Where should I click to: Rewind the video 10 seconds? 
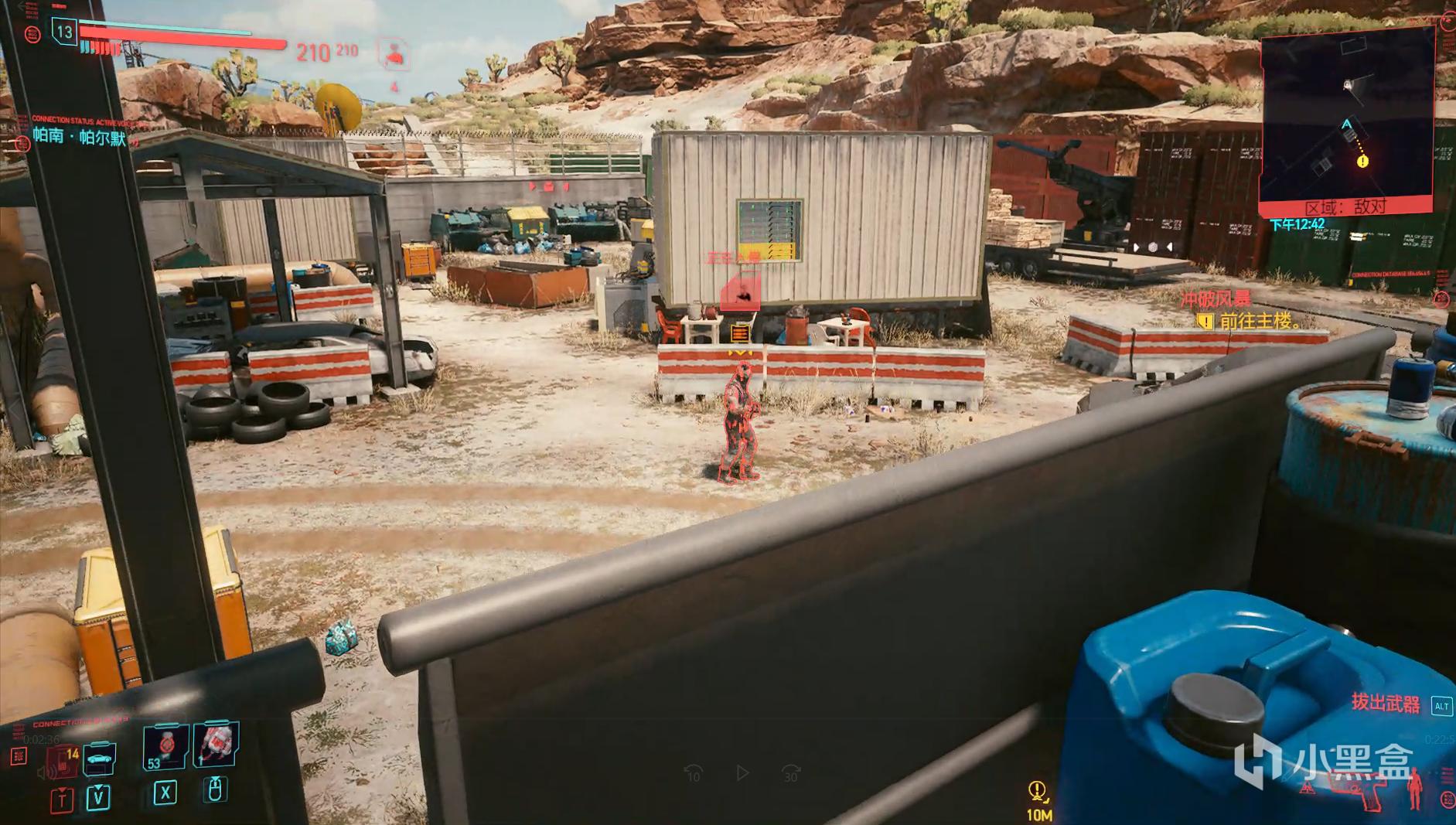(x=693, y=772)
